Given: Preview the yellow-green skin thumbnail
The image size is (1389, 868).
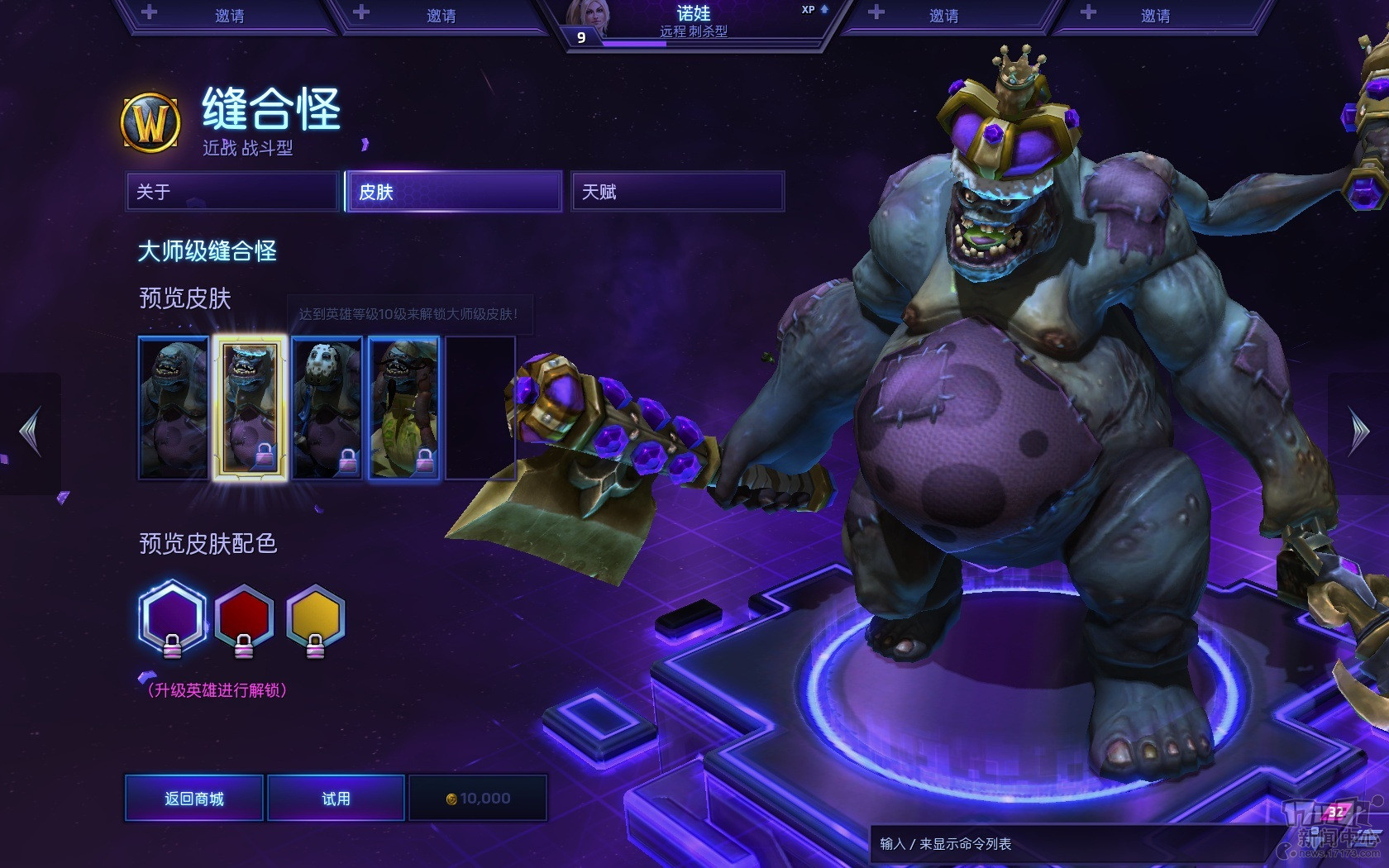Looking at the screenshot, I should pyautogui.click(x=403, y=408).
